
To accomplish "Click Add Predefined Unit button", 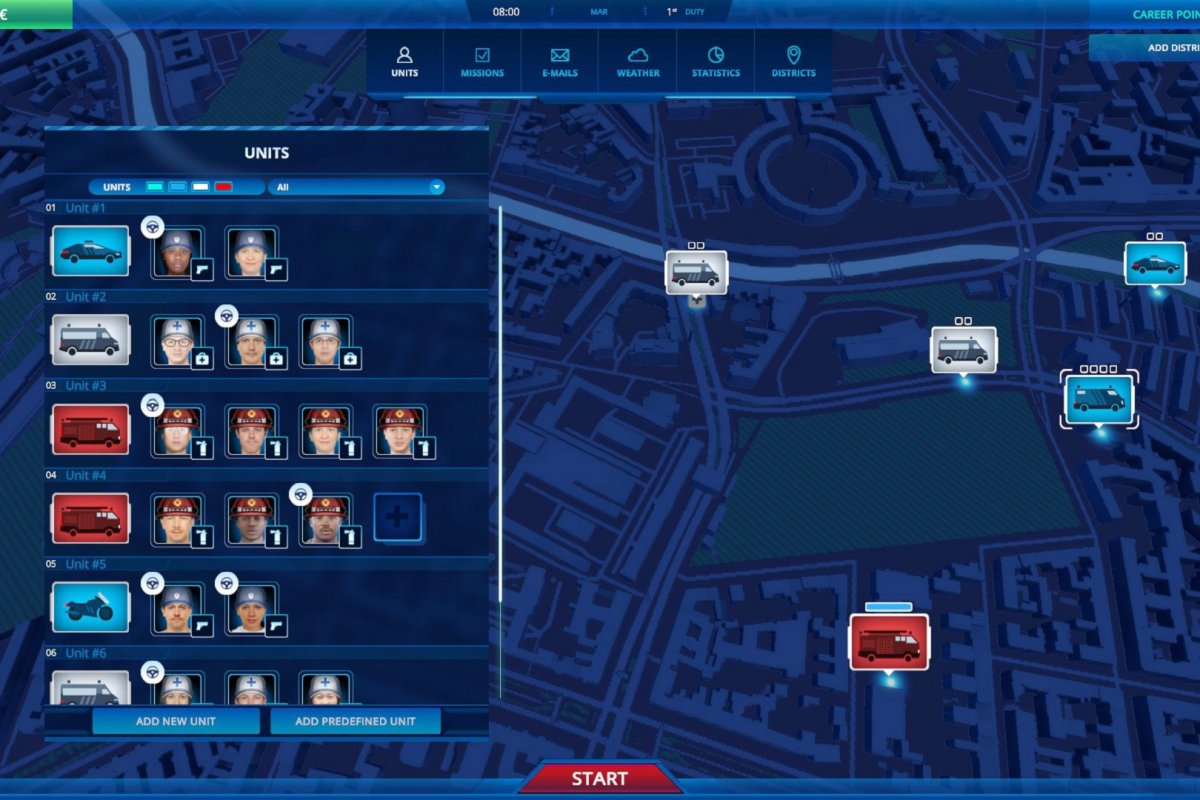I will click(x=355, y=721).
